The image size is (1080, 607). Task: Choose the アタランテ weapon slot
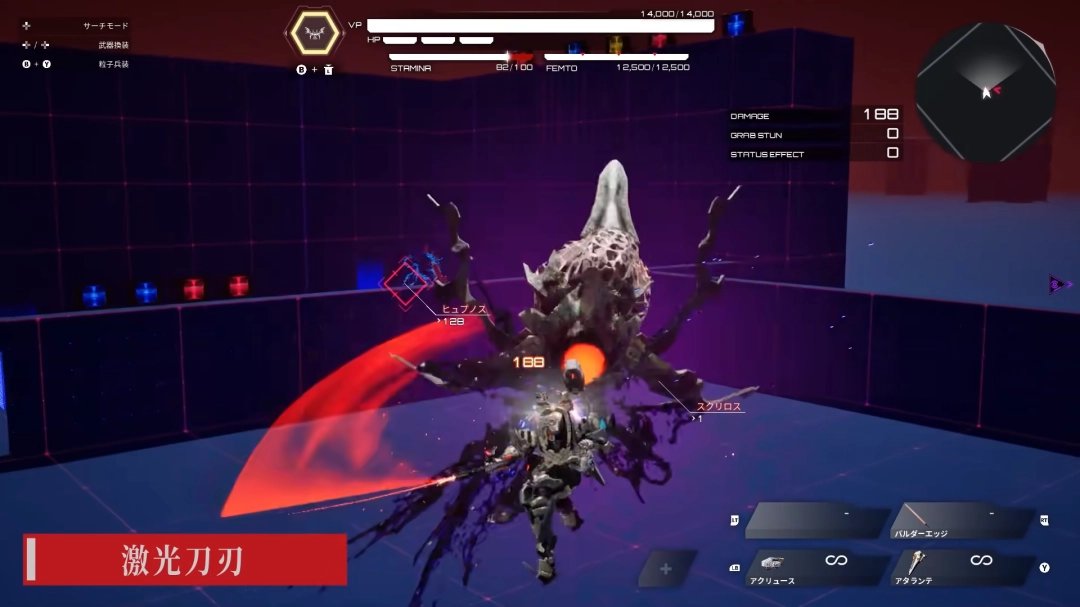coord(962,568)
